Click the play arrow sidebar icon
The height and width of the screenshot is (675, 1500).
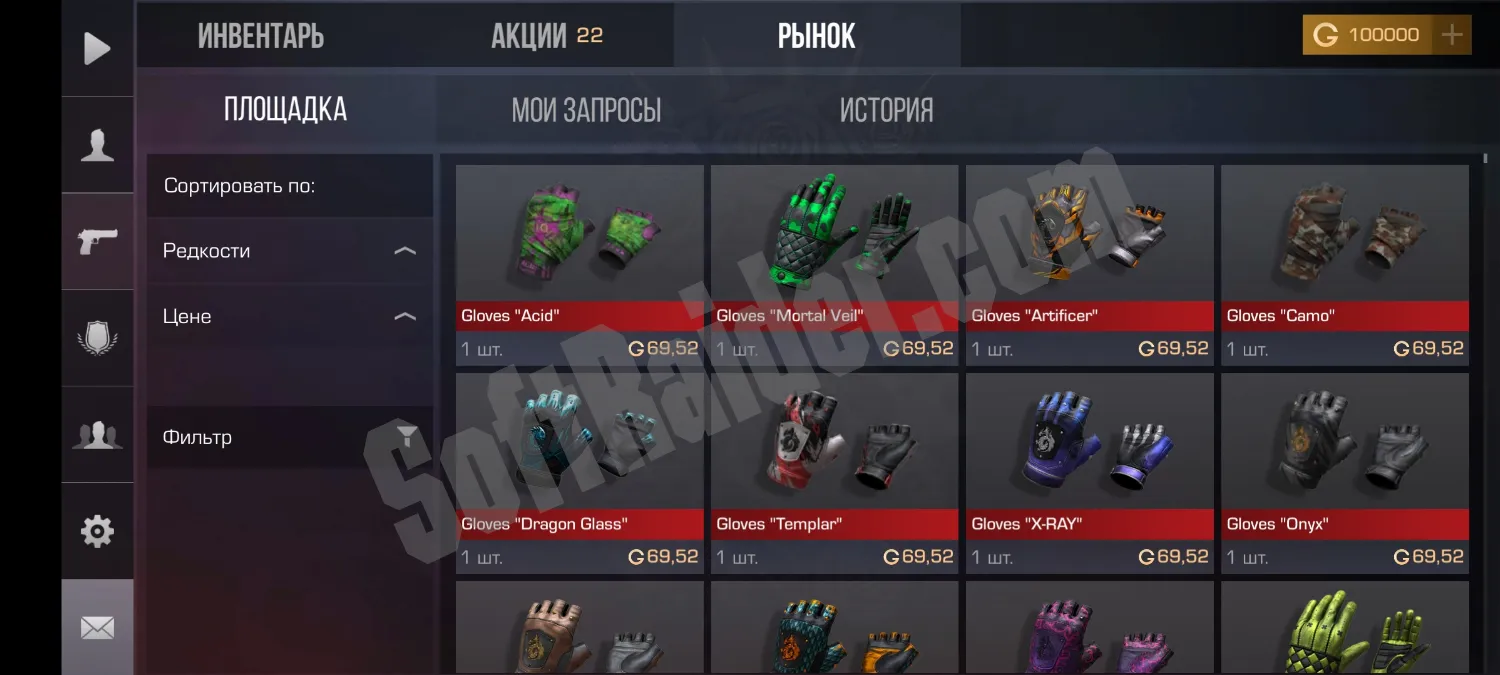pyautogui.click(x=97, y=48)
